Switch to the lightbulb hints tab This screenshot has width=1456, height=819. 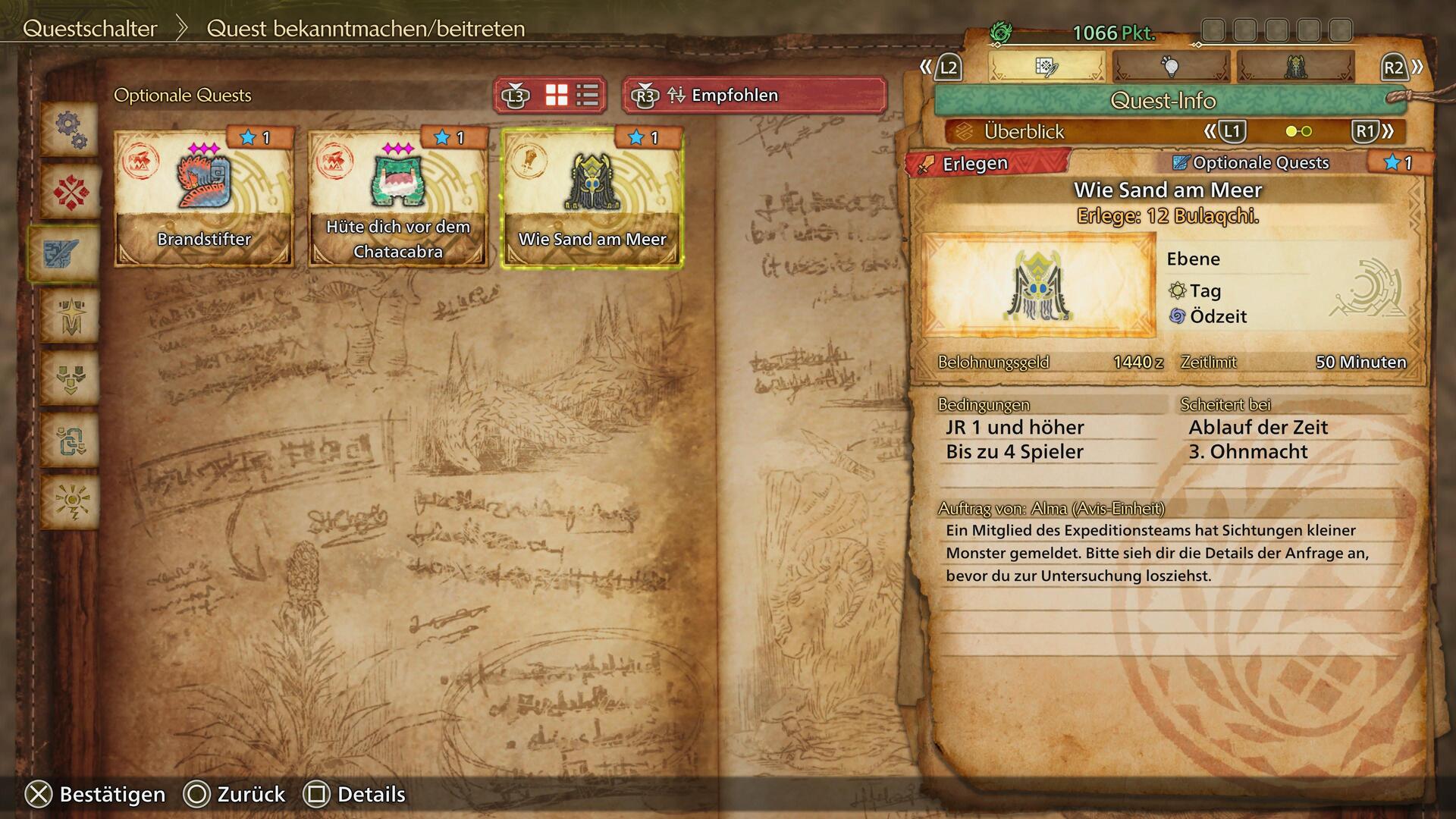click(x=1171, y=67)
